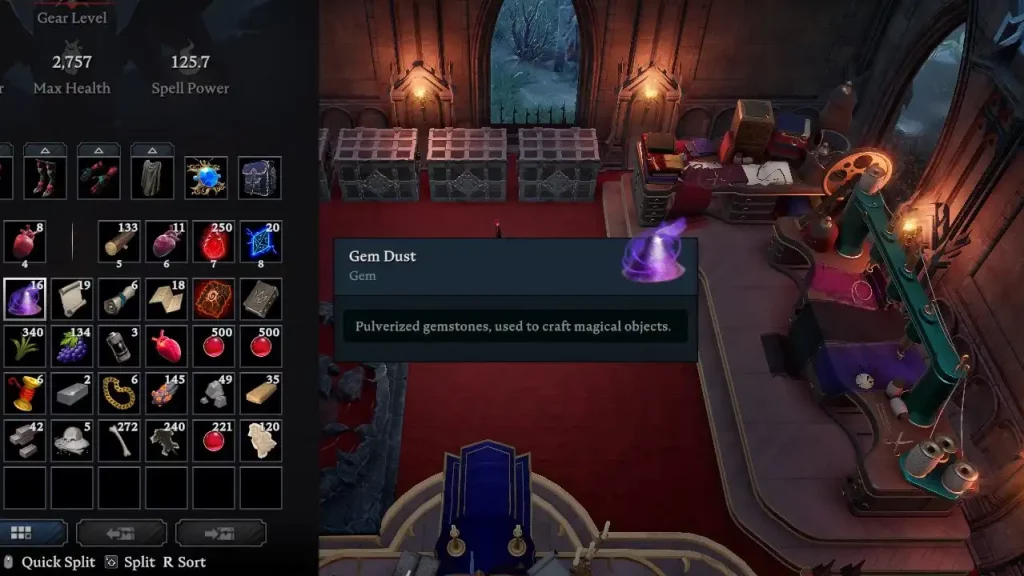This screenshot has width=1024, height=576.
Task: Pick the green plant fiber stack
Action: (x=24, y=345)
